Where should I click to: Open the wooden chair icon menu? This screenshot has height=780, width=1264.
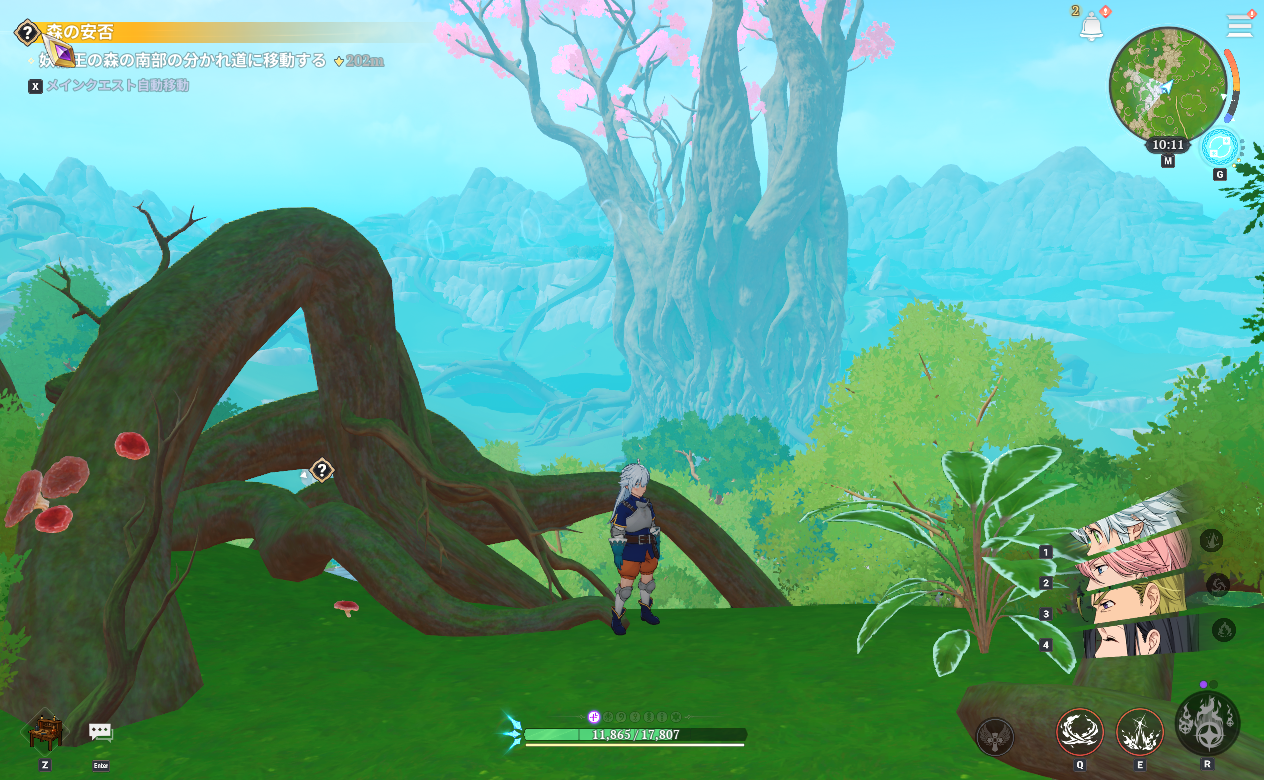45,731
